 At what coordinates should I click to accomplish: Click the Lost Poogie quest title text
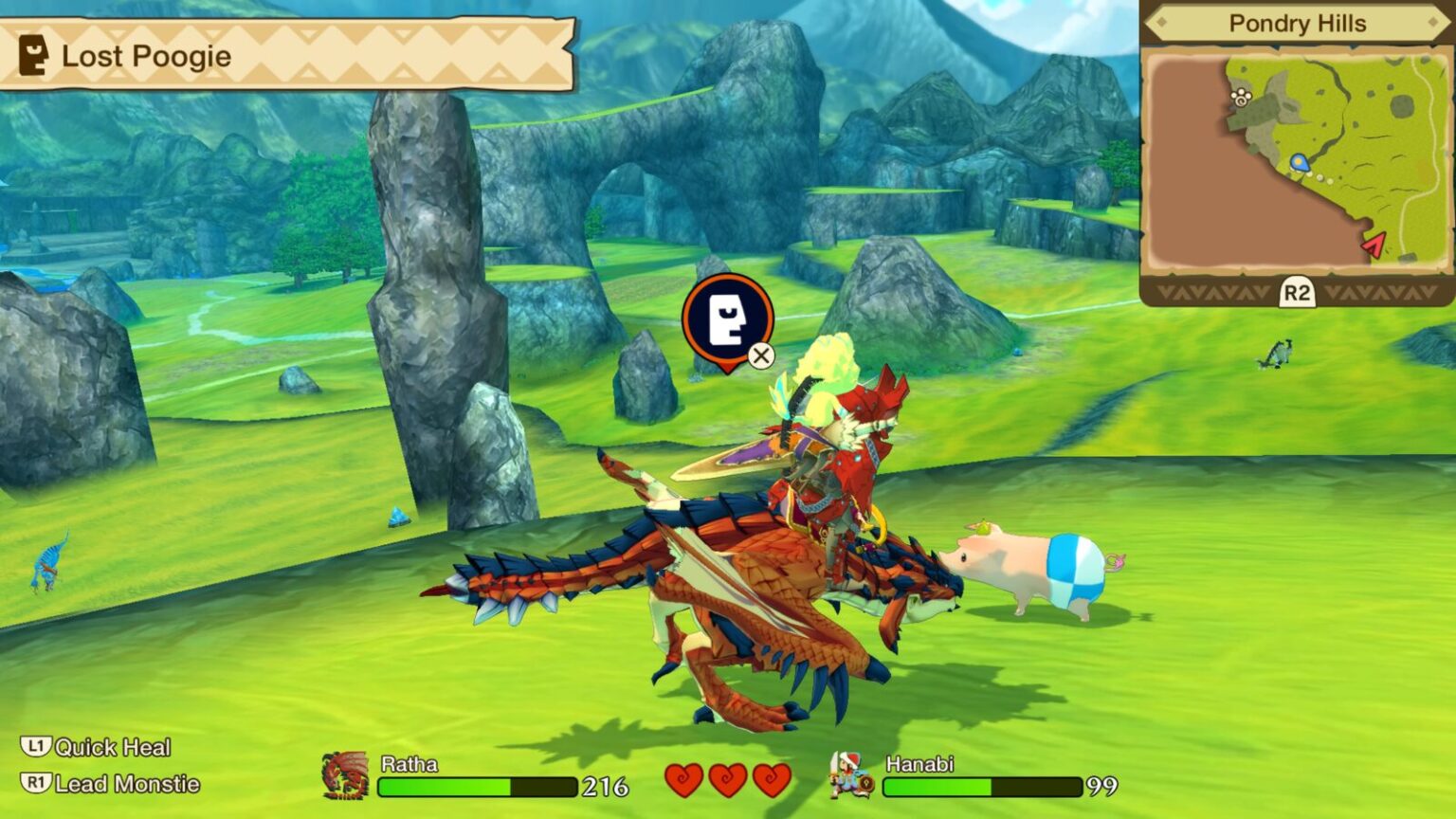pyautogui.click(x=145, y=57)
